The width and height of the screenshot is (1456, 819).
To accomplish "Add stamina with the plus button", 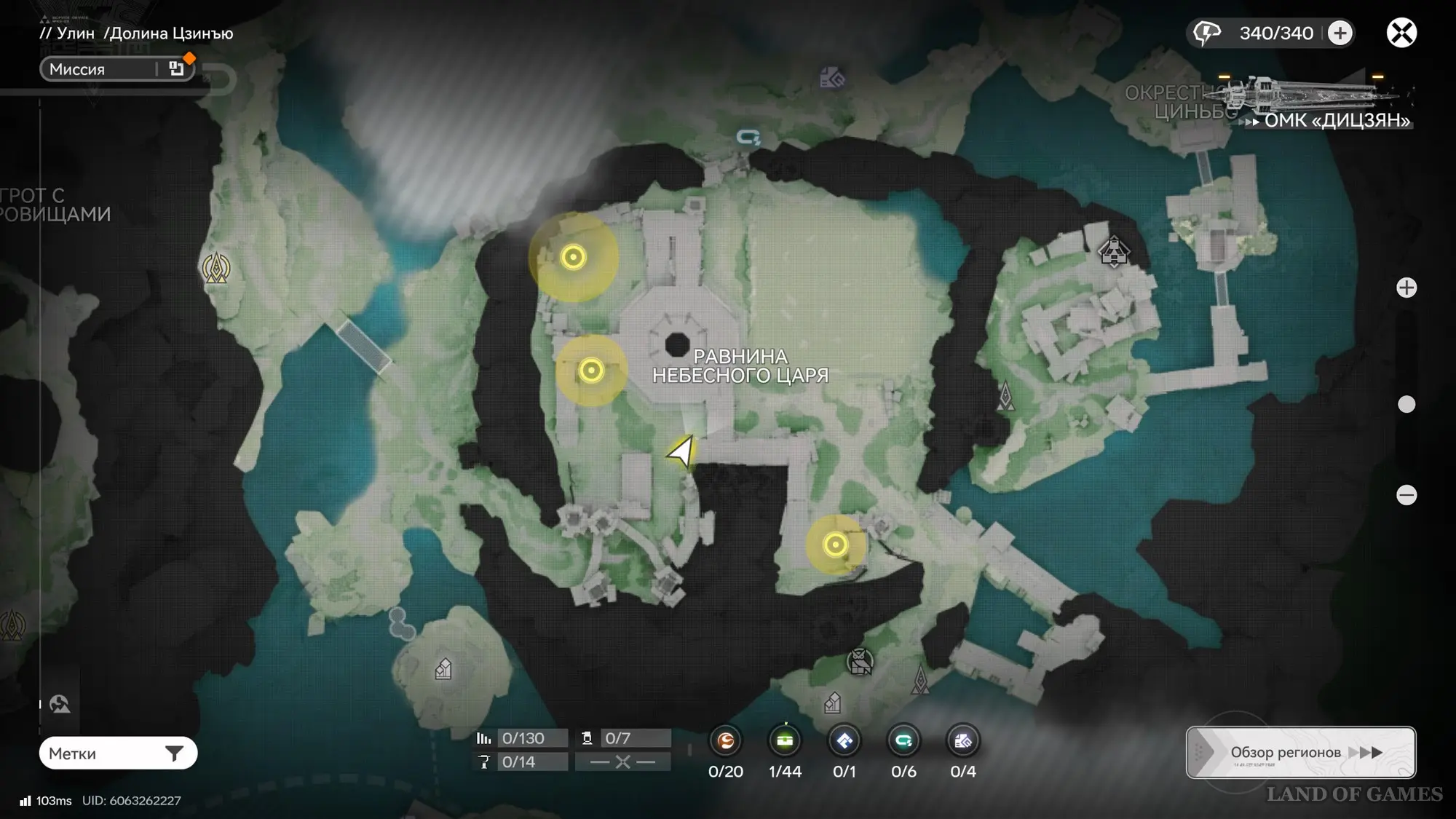I will tap(1340, 33).
